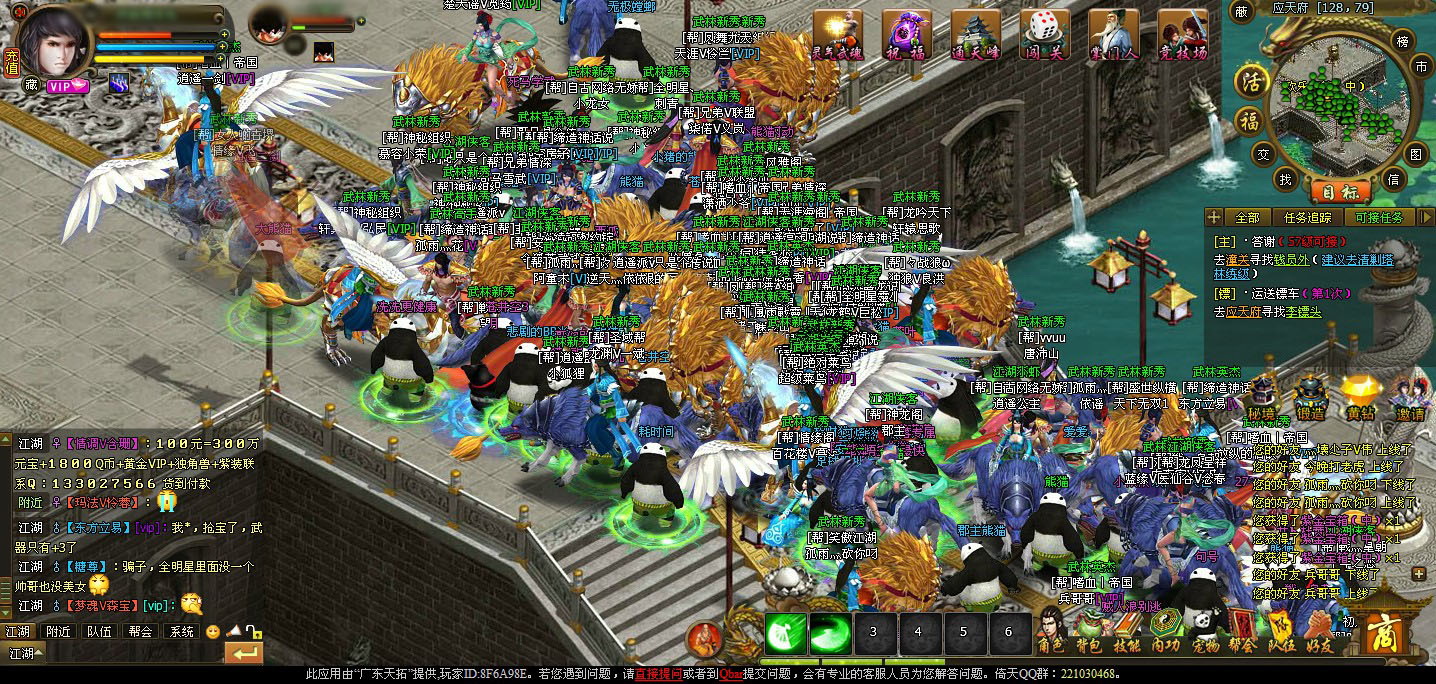Click the red 目标 button under the minimap
Image resolution: width=1436 pixels, height=684 pixels.
[1338, 191]
